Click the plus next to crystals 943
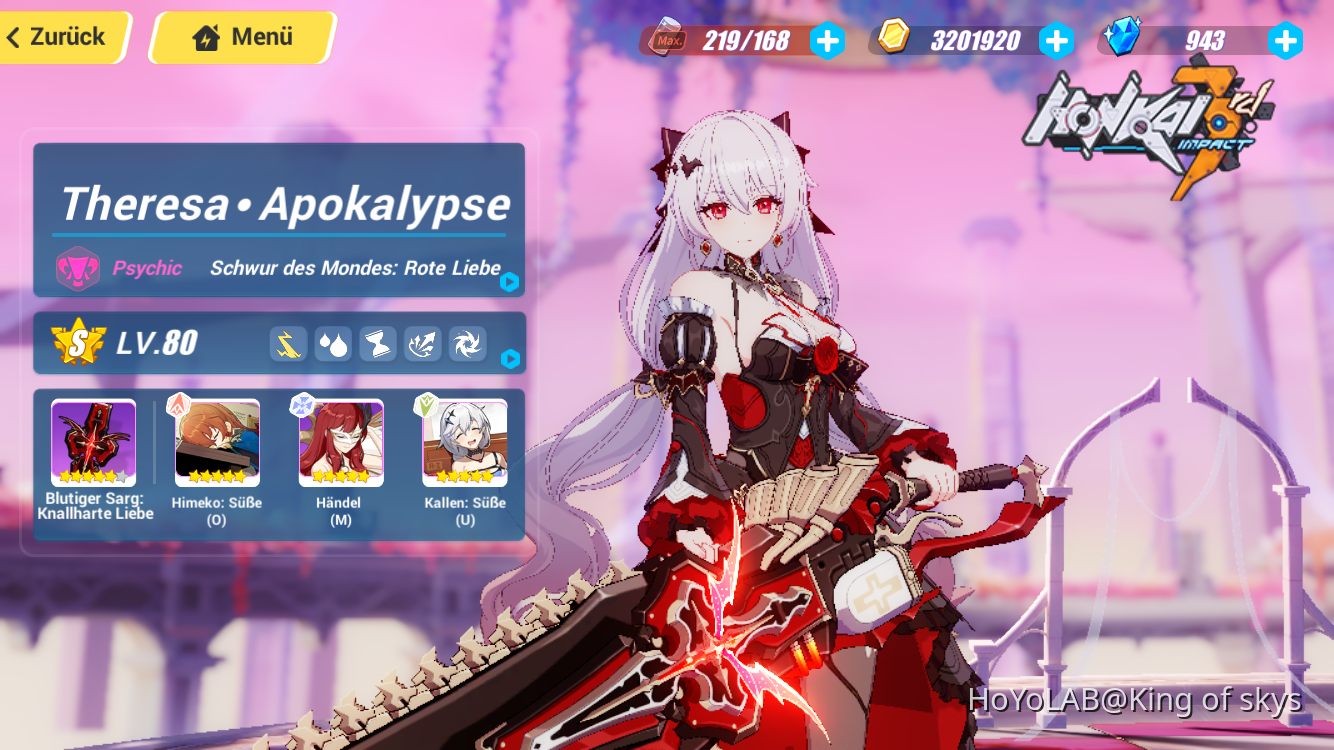This screenshot has width=1334, height=750. click(x=1284, y=41)
